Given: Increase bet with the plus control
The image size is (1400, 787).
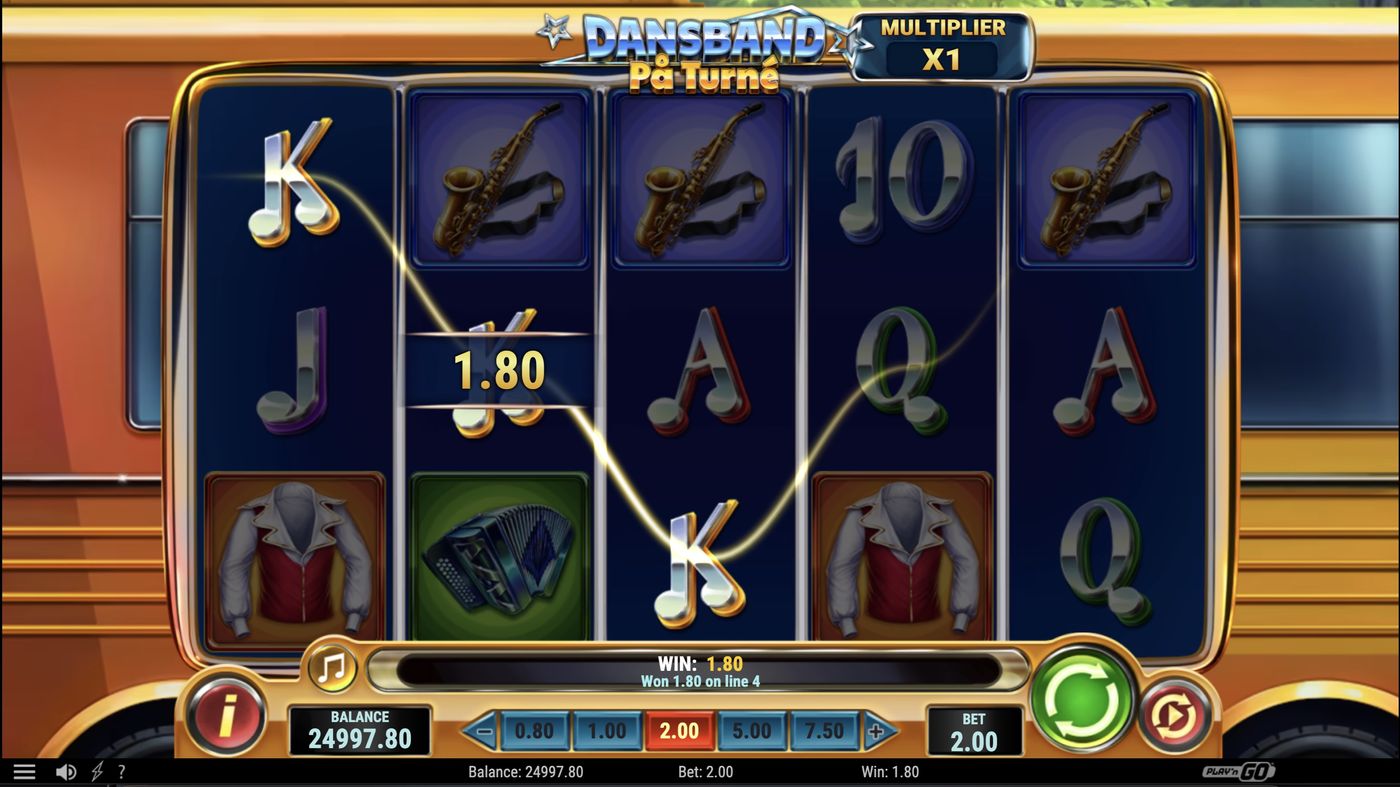Looking at the screenshot, I should (878, 731).
